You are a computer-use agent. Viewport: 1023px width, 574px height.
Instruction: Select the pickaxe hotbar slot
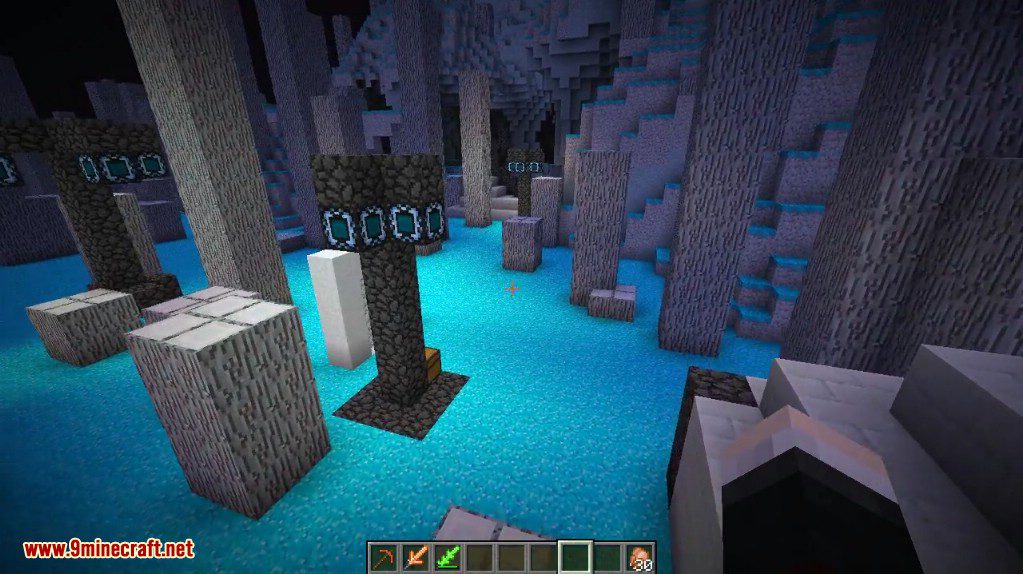pyautogui.click(x=383, y=556)
